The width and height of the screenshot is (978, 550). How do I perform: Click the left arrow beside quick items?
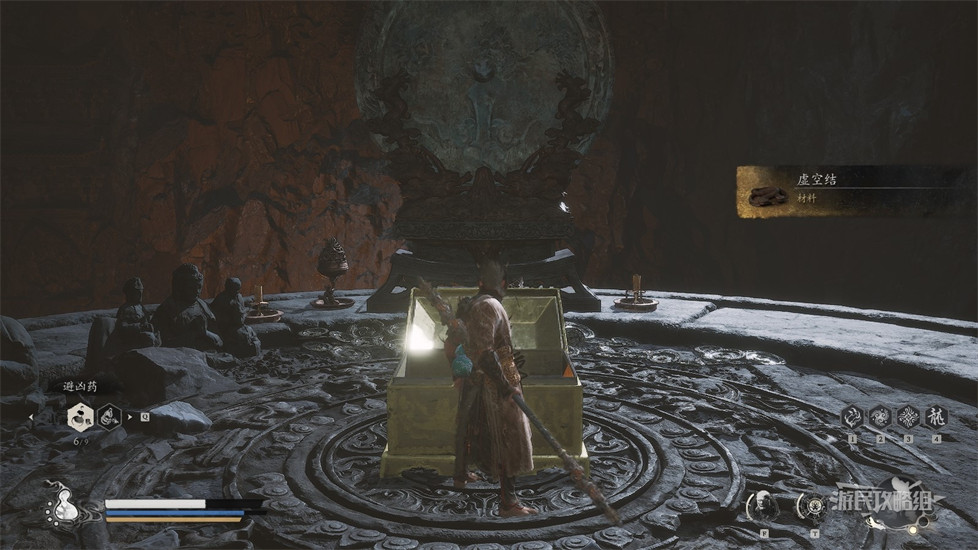point(31,416)
